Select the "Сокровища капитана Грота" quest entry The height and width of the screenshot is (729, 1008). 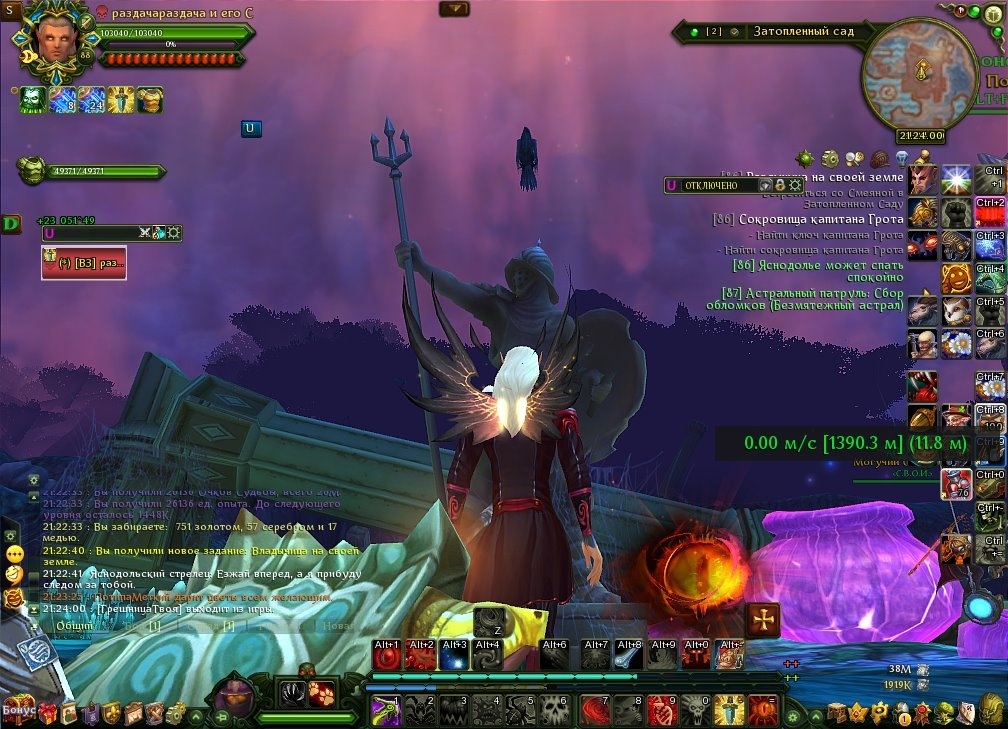coord(808,219)
